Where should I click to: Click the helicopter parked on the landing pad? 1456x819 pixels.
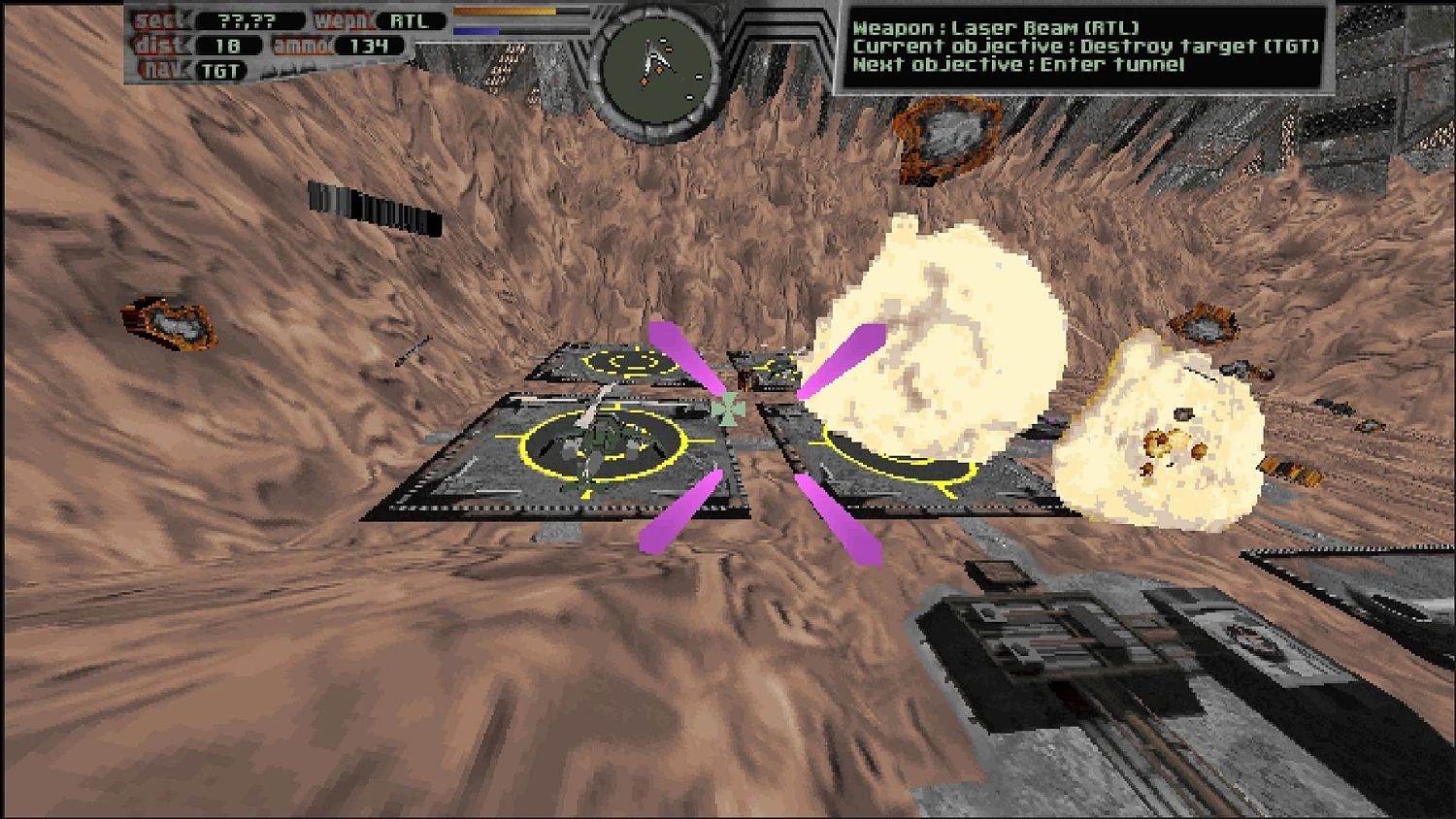pyautogui.click(x=602, y=437)
